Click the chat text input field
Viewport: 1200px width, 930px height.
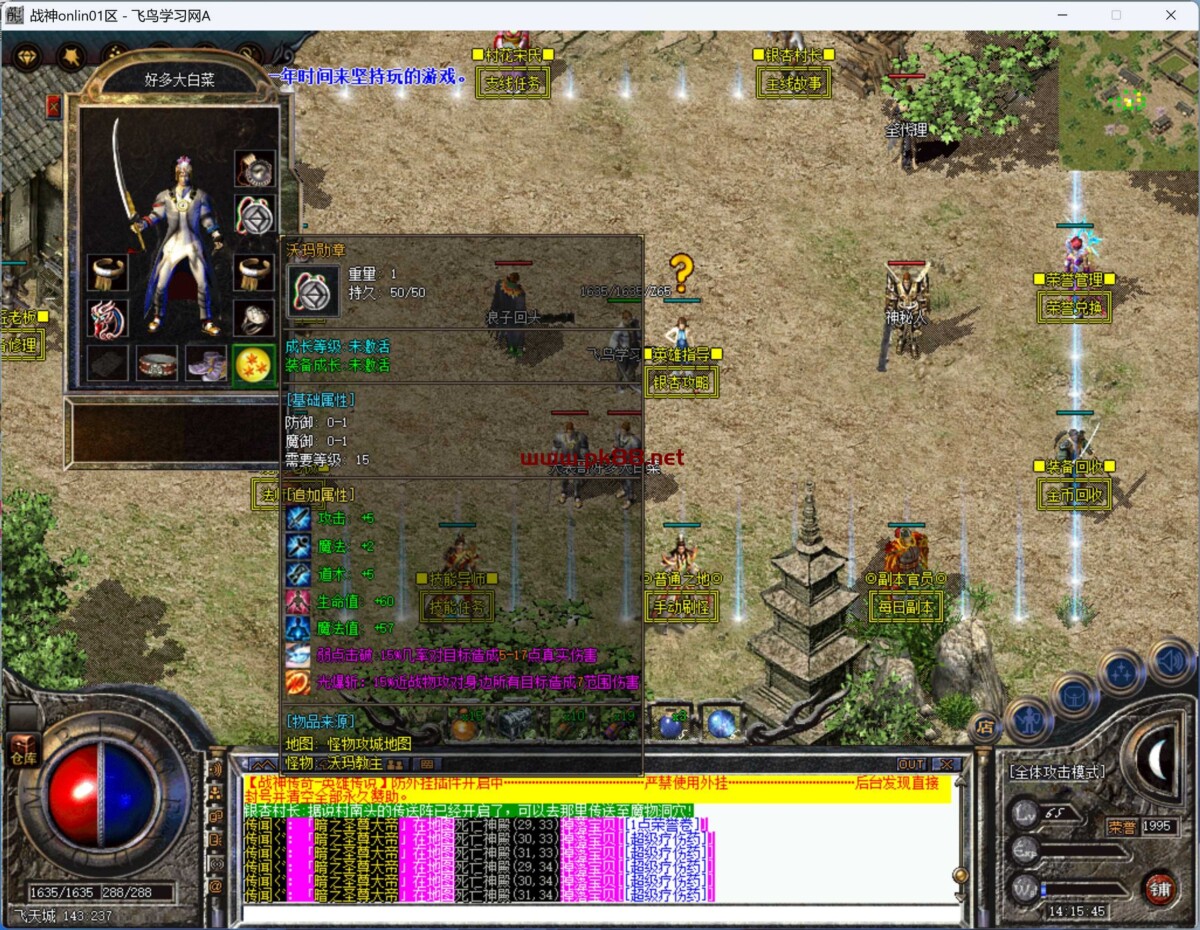(600, 913)
